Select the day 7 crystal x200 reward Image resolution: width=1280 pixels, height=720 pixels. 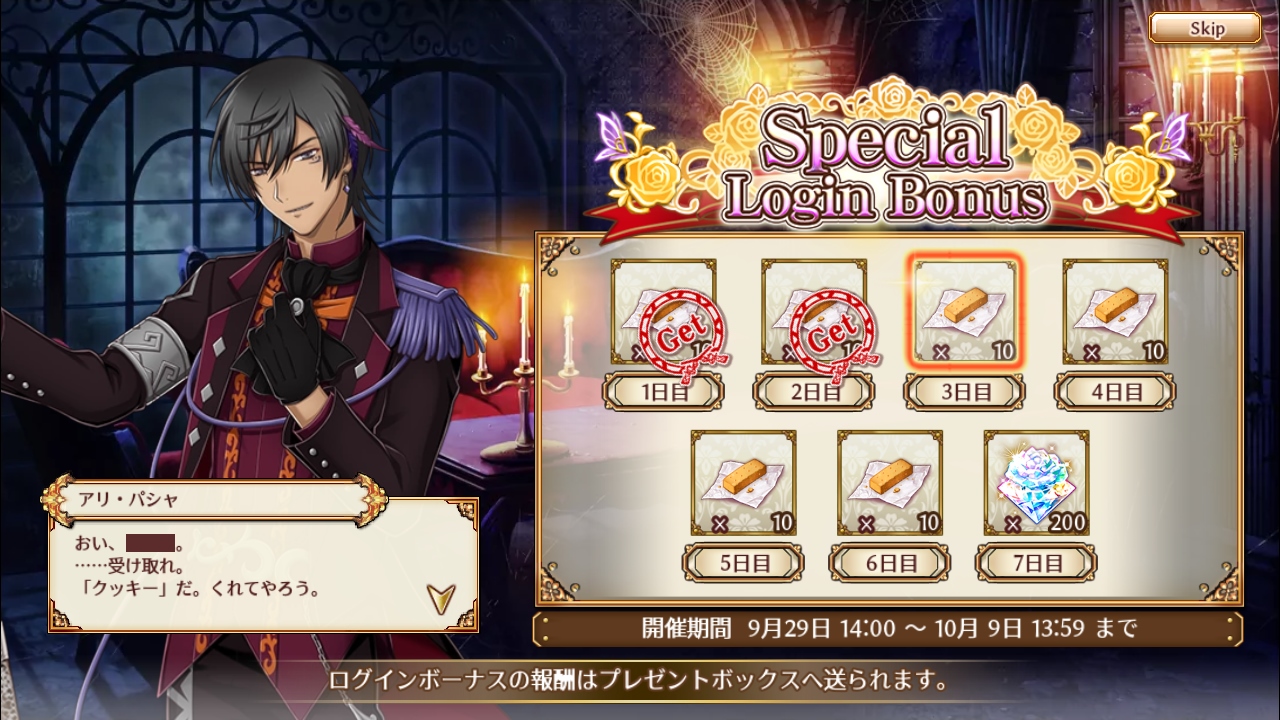tap(1036, 483)
